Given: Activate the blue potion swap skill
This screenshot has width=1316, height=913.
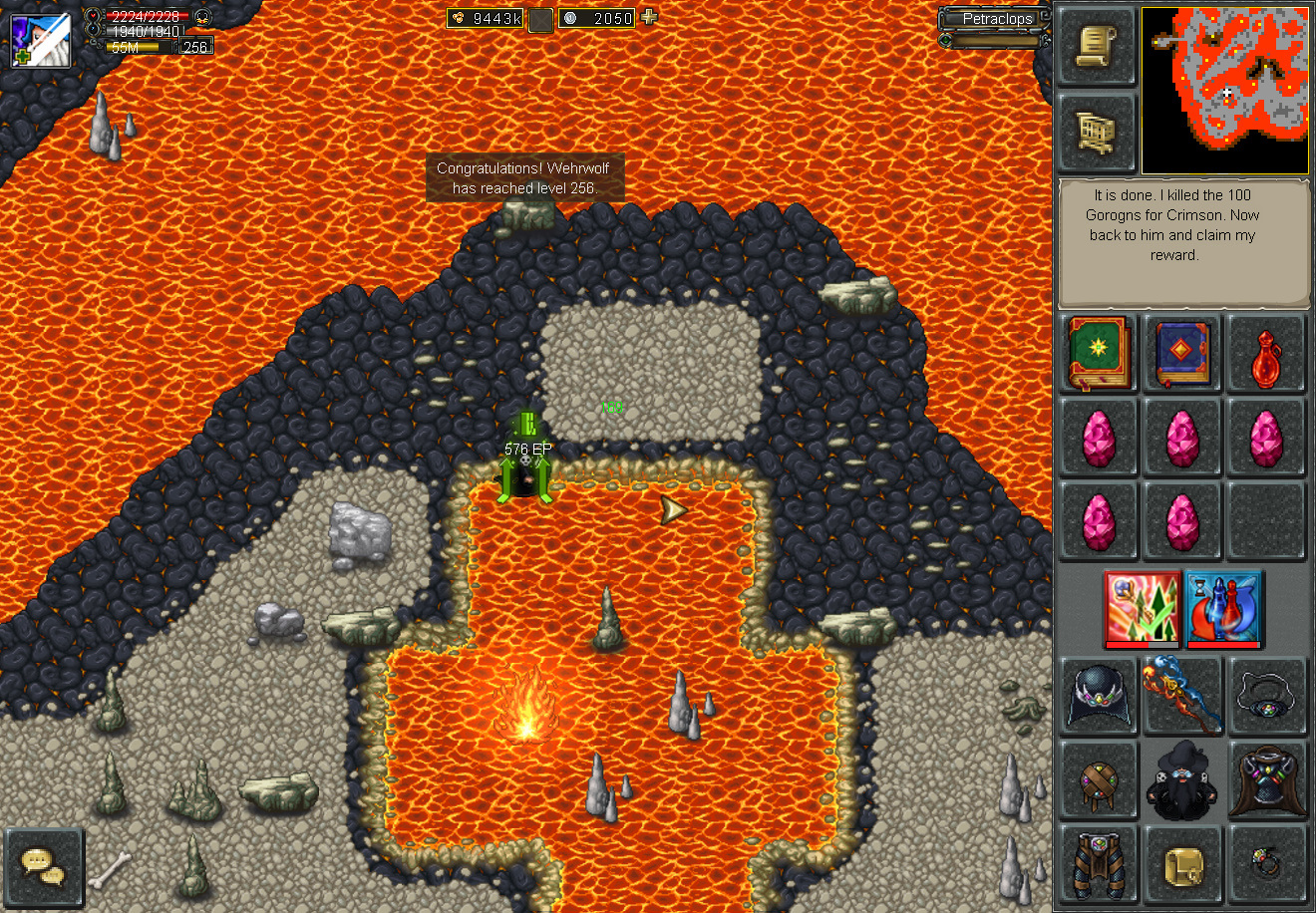Looking at the screenshot, I should [x=1223, y=607].
